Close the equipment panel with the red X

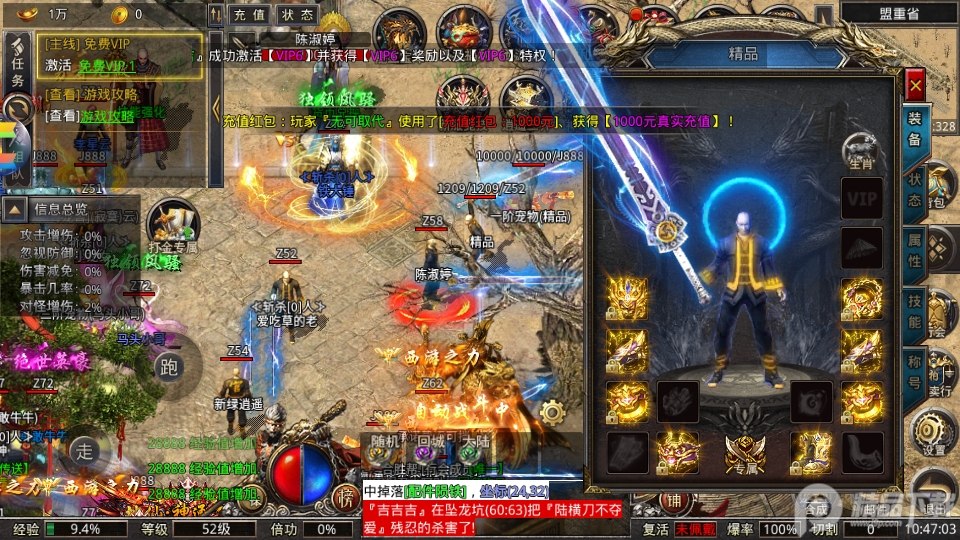(x=914, y=87)
